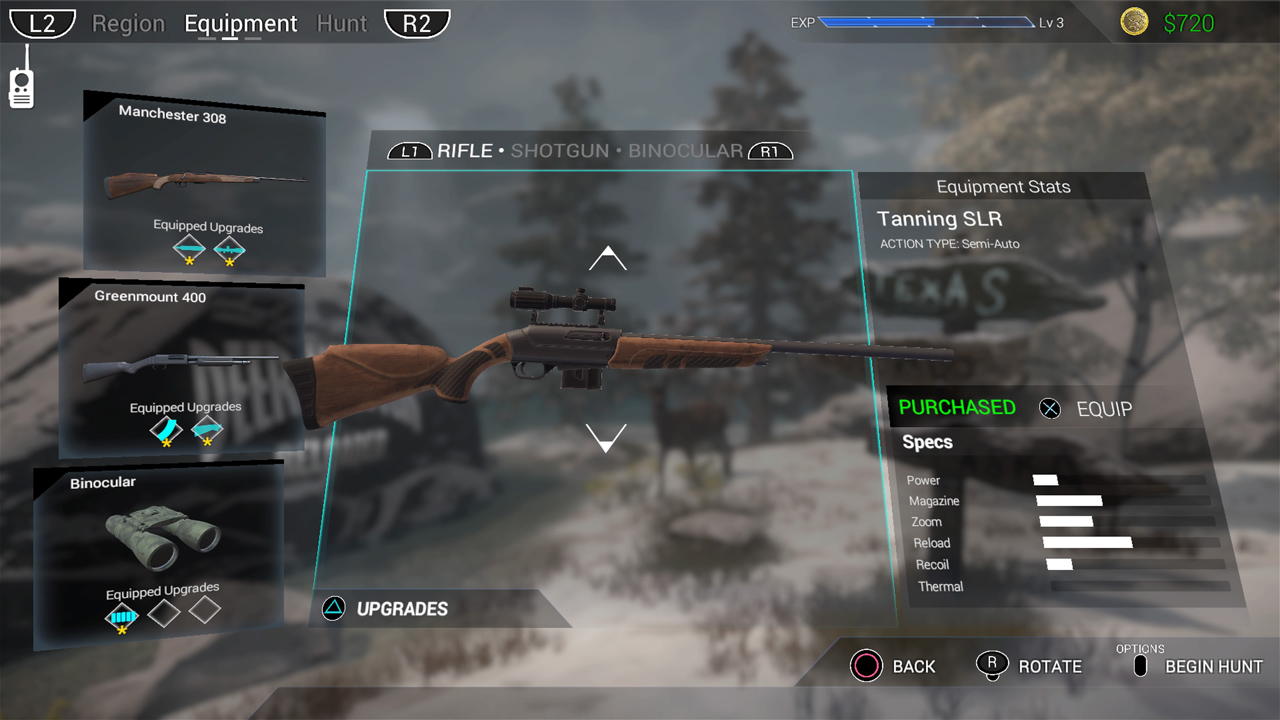
Task: Switch to the Region tab
Action: [x=128, y=24]
